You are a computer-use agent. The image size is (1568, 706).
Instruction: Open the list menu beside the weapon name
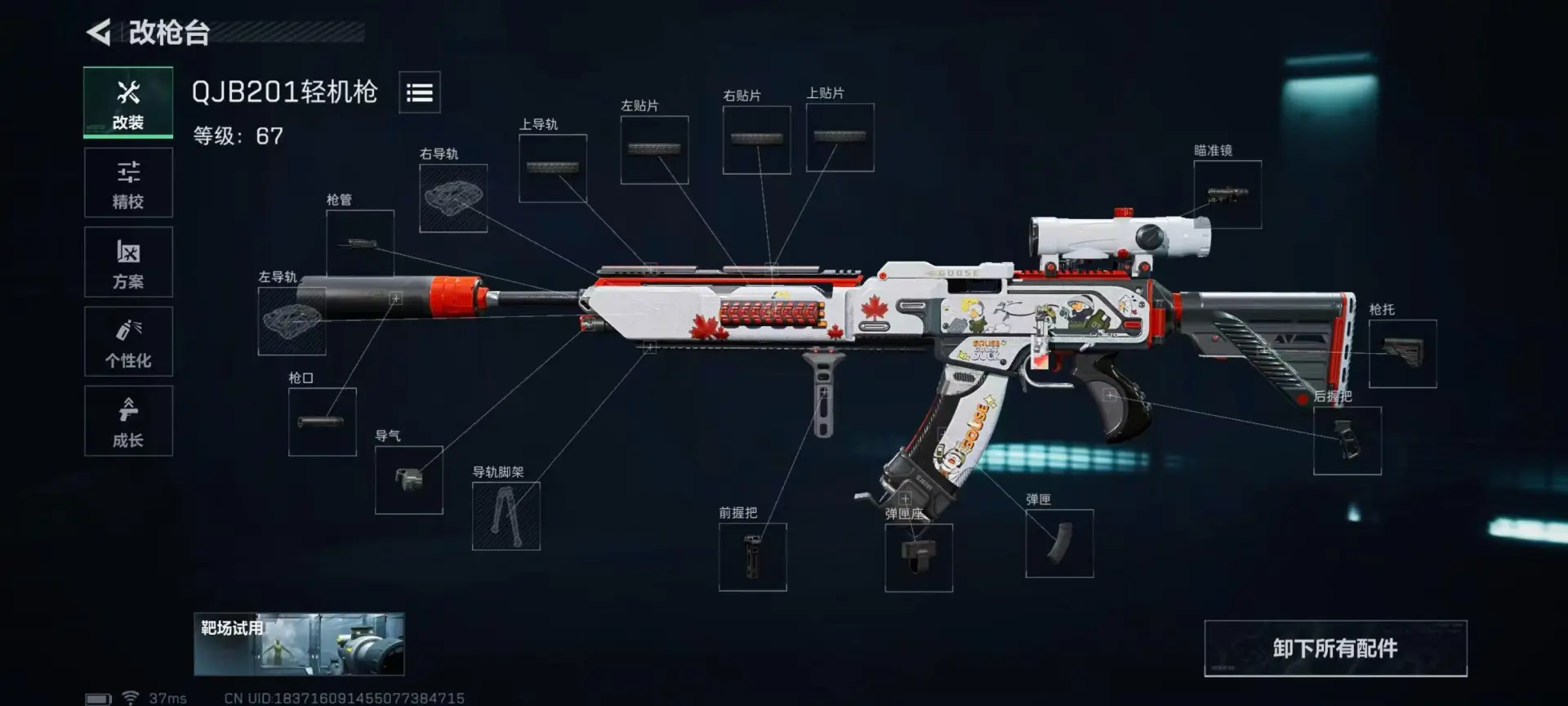tap(420, 92)
